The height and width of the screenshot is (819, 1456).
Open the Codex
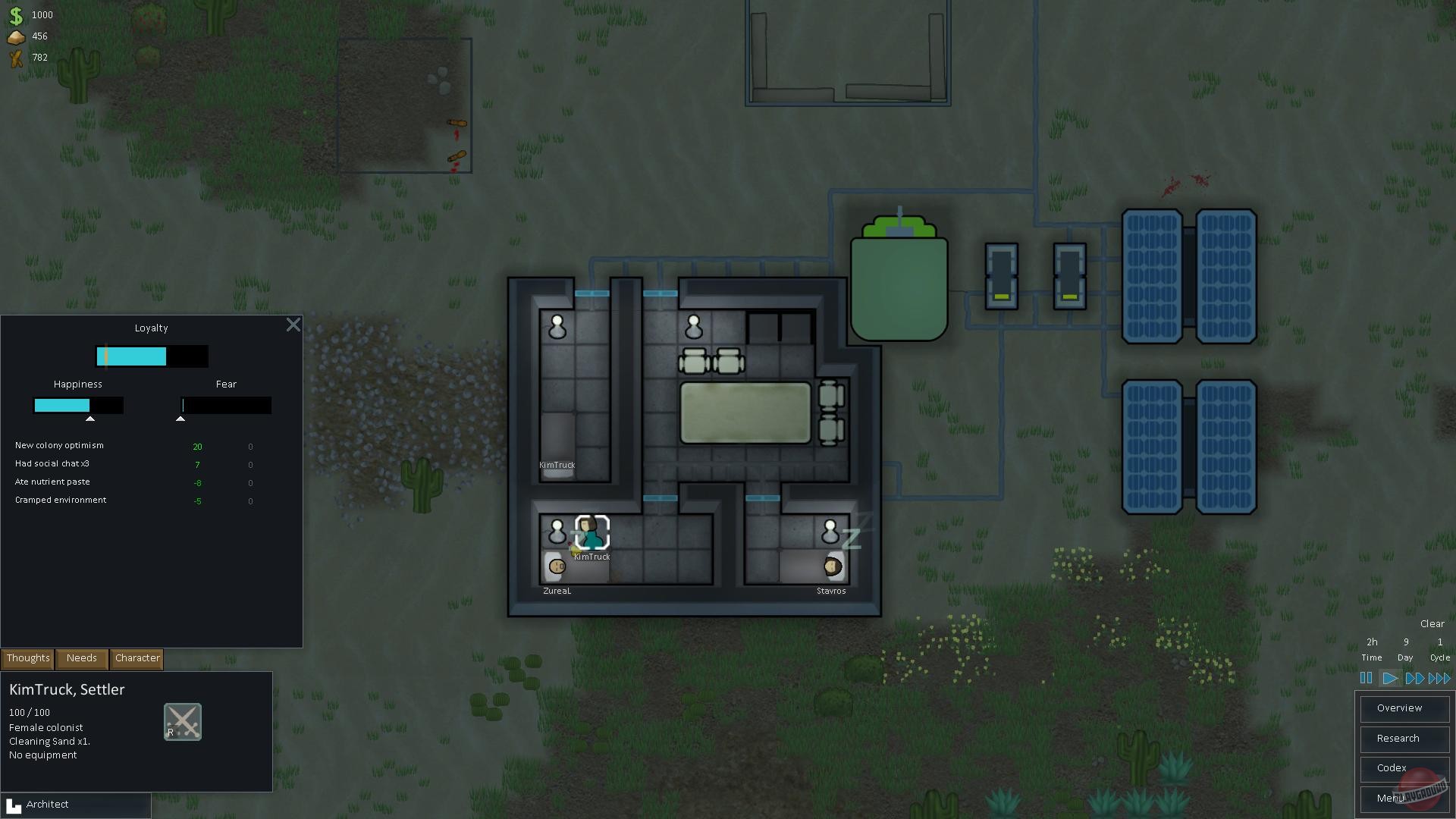pyautogui.click(x=1404, y=768)
